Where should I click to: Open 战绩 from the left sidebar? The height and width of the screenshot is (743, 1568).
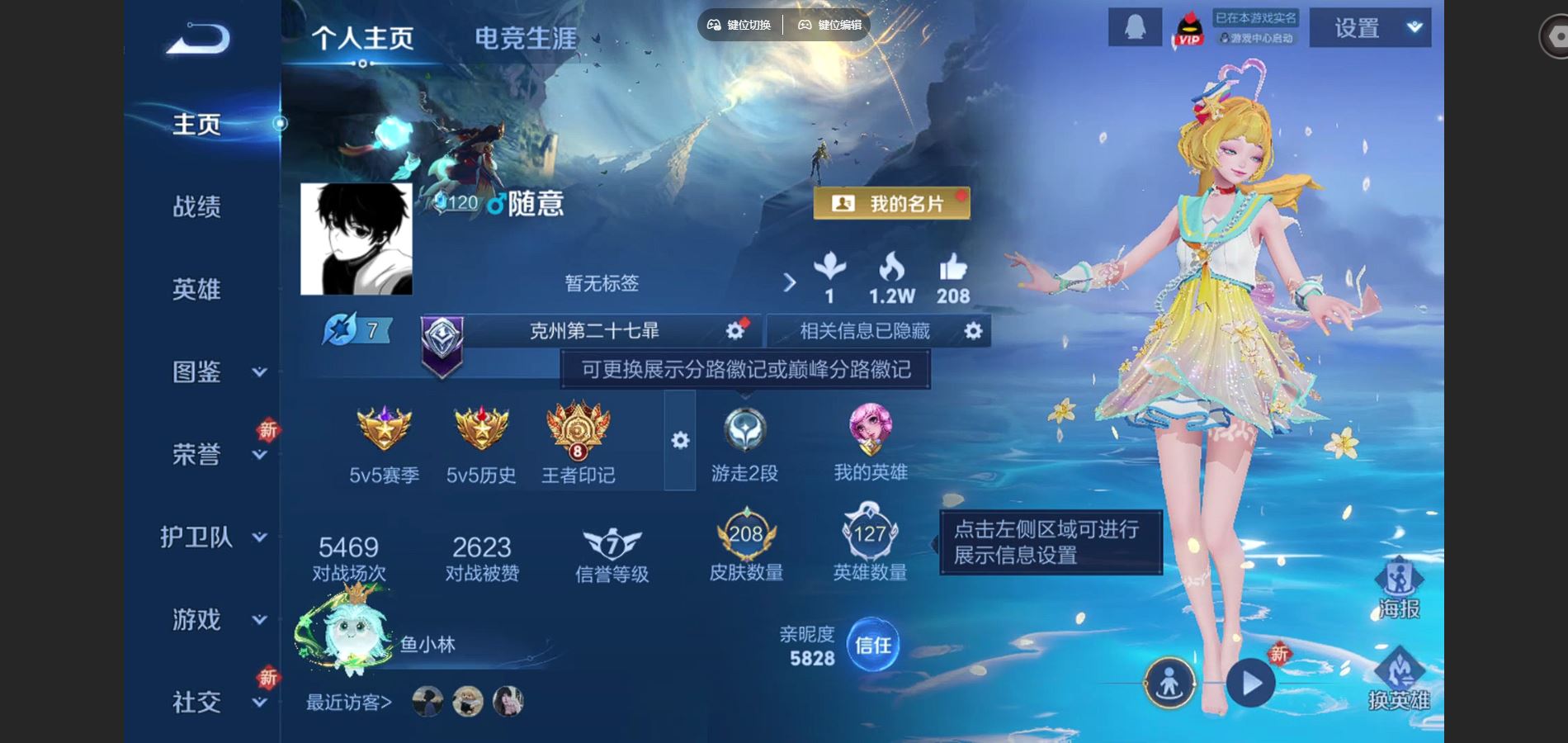point(198,206)
